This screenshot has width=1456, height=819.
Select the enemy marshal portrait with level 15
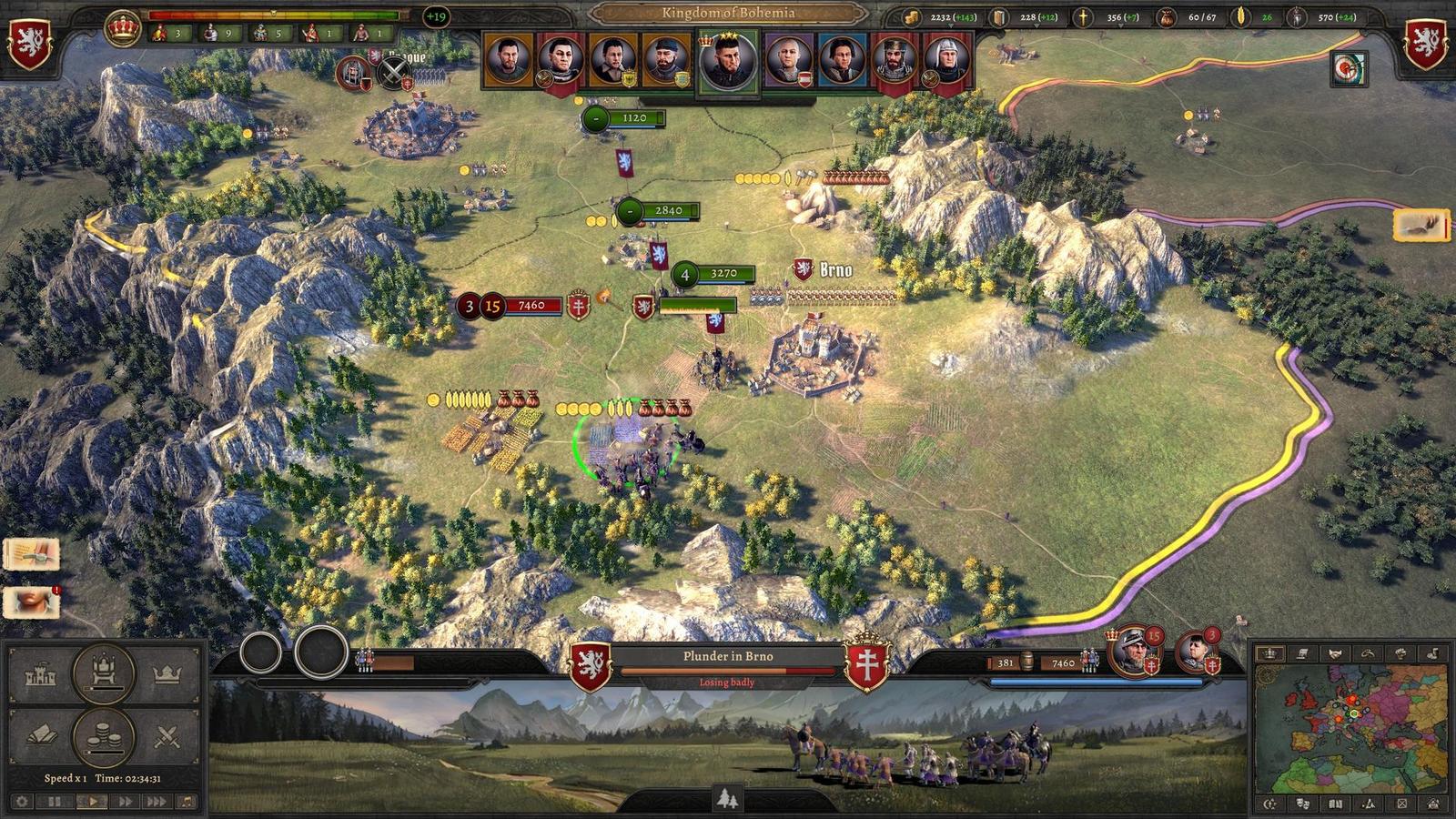click(x=1133, y=652)
